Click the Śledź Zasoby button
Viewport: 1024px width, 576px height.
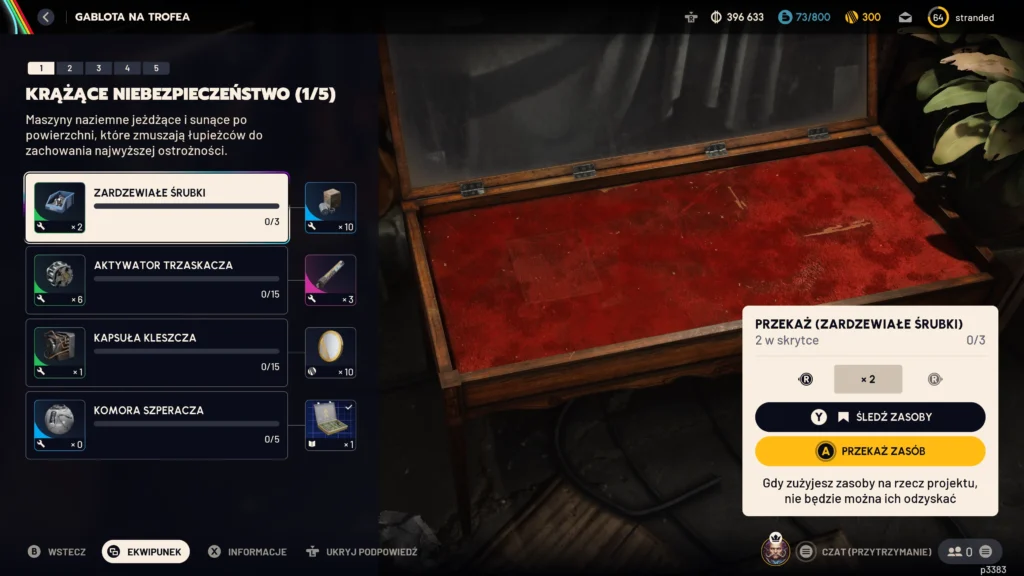pos(870,417)
